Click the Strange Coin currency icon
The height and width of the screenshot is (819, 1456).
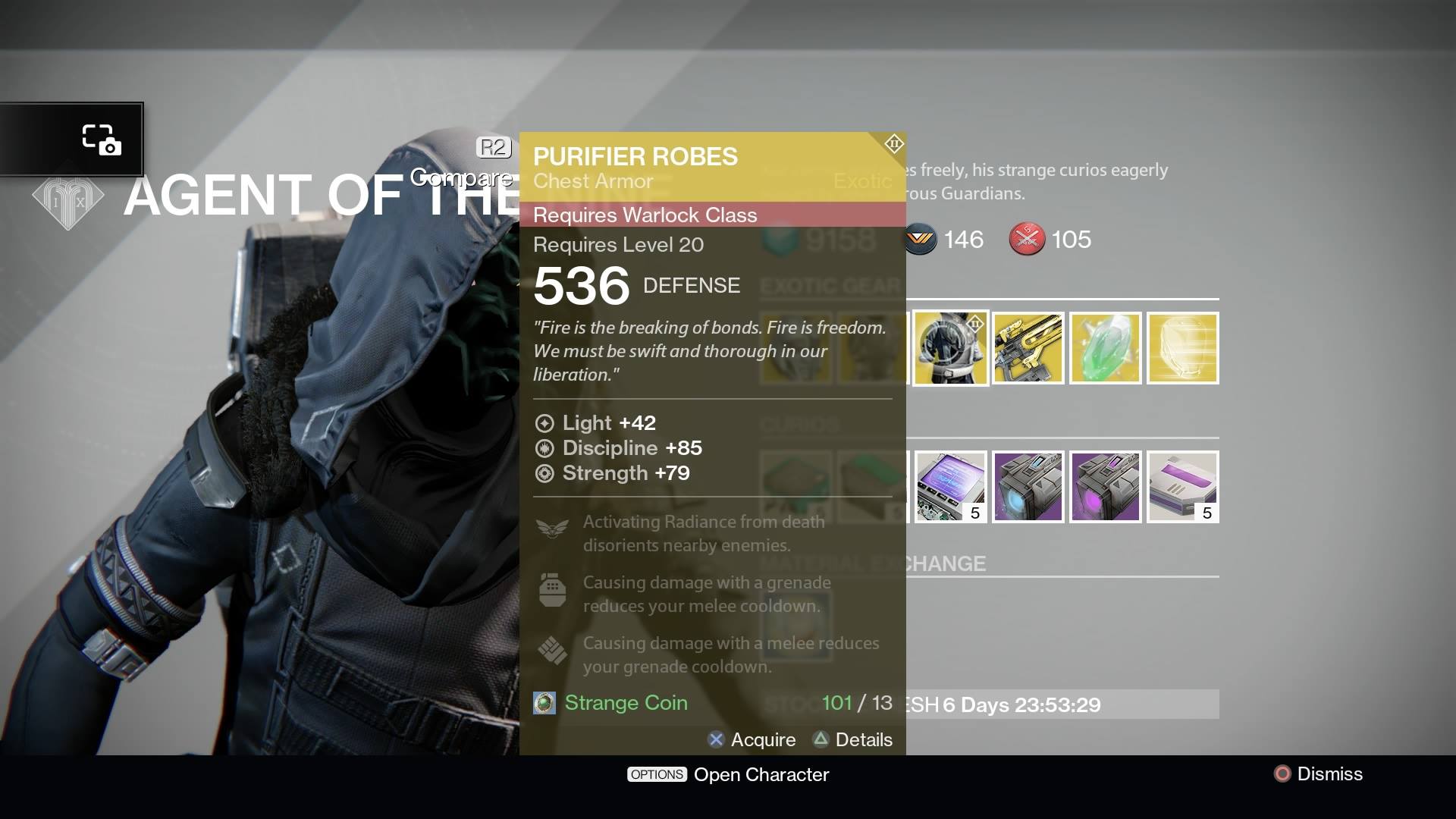[x=544, y=703]
